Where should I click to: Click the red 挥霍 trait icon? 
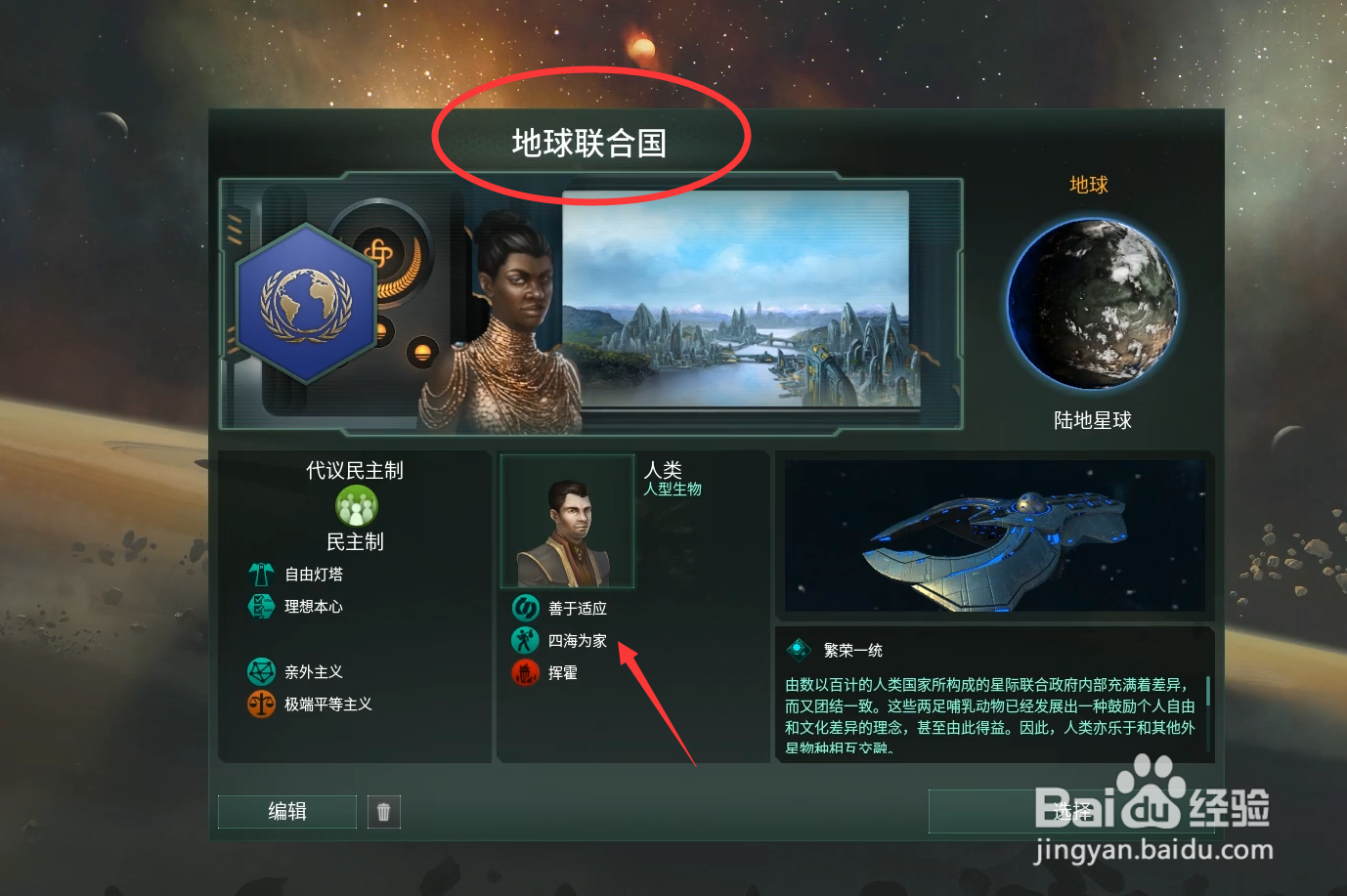[525, 672]
